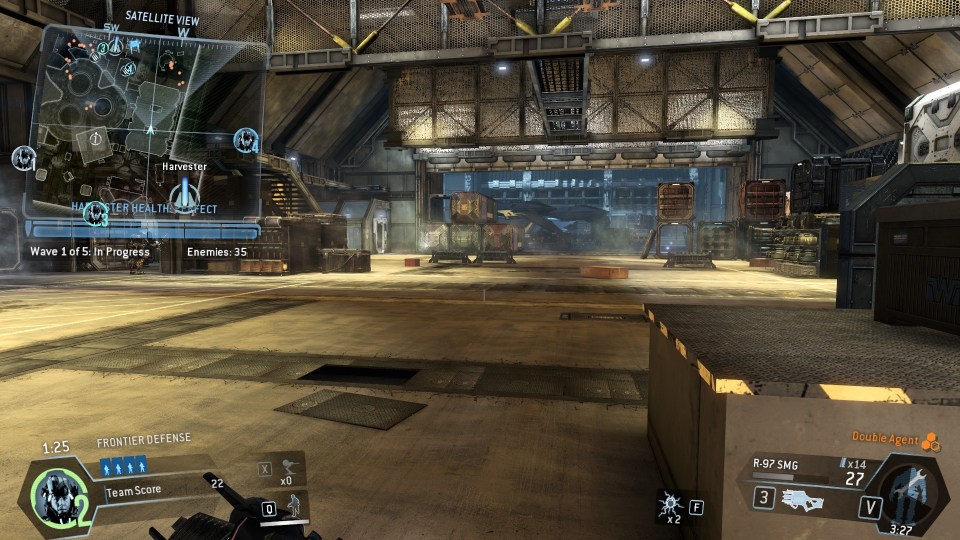Activate the pilot tactical ability icon
This screenshot has height=540, width=960.
[296, 505]
